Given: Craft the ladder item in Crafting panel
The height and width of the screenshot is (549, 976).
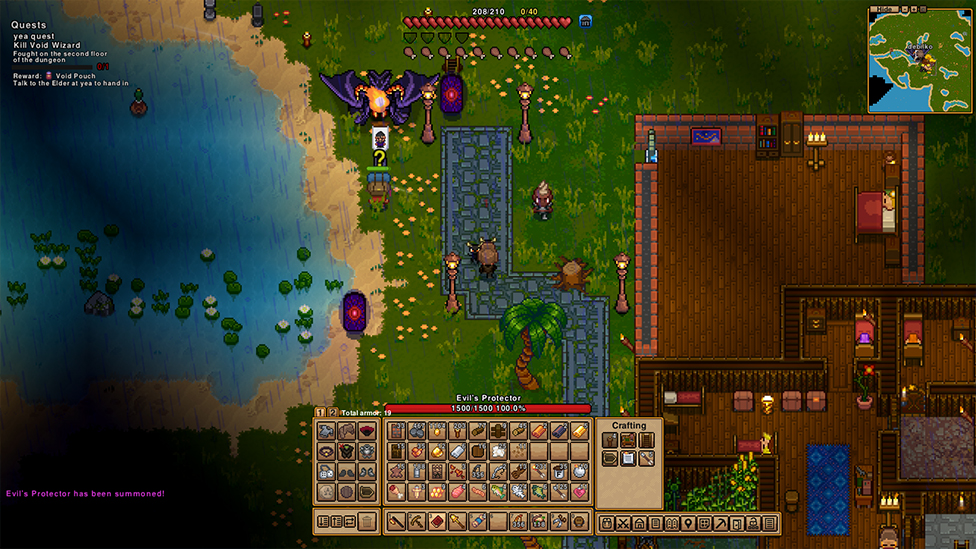Looking at the screenshot, I should click(646, 440).
